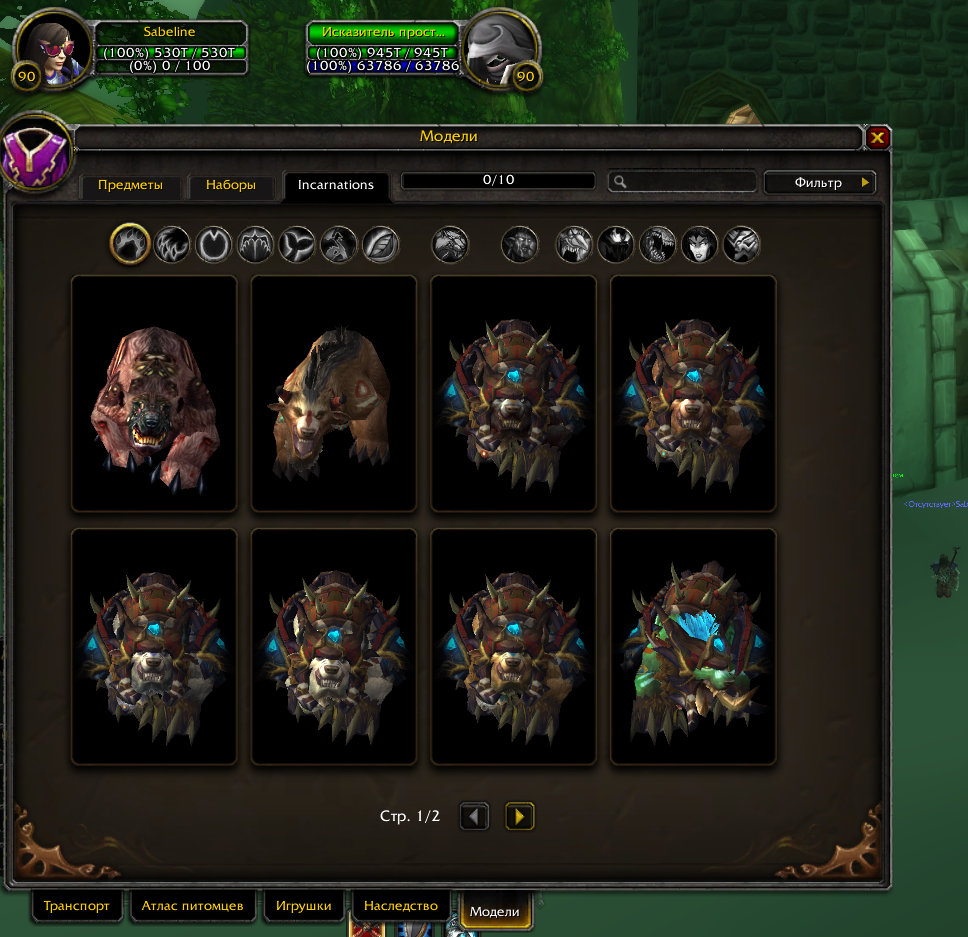Viewport: 968px width, 937px height.
Task: Select the leaf form category icon
Action: (x=381, y=244)
